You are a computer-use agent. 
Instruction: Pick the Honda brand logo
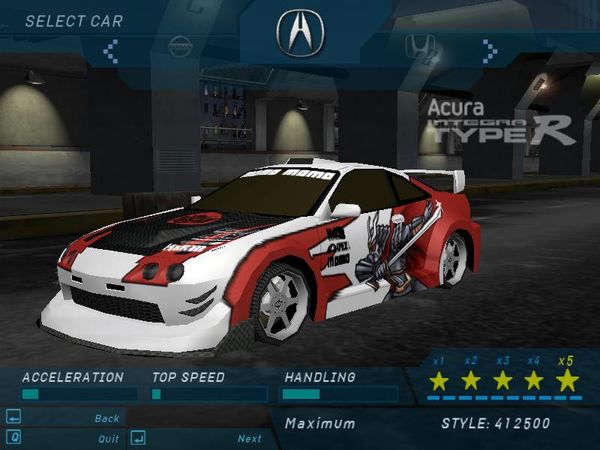(x=416, y=46)
